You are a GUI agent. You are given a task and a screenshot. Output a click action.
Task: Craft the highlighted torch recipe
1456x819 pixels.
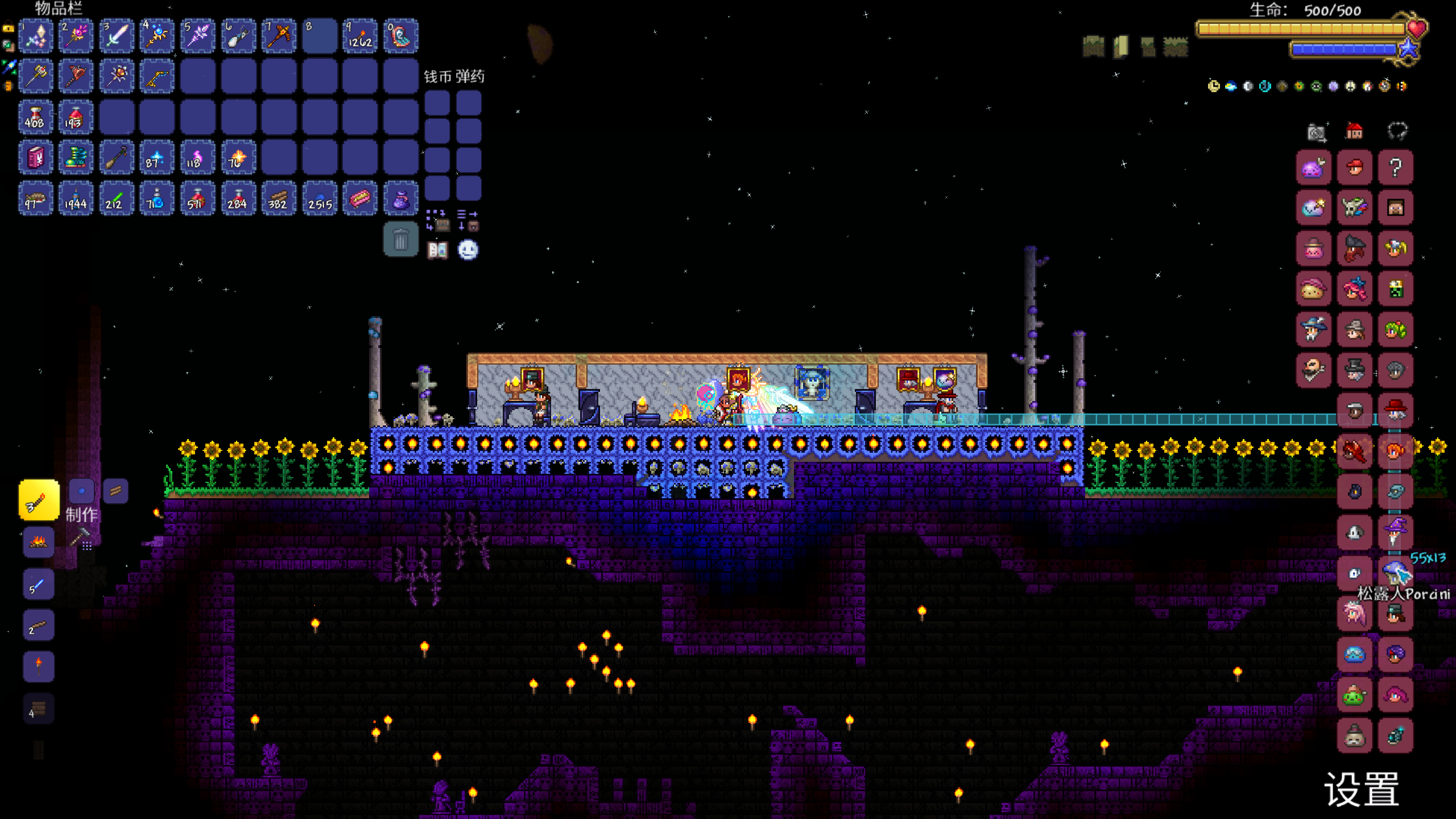(39, 500)
